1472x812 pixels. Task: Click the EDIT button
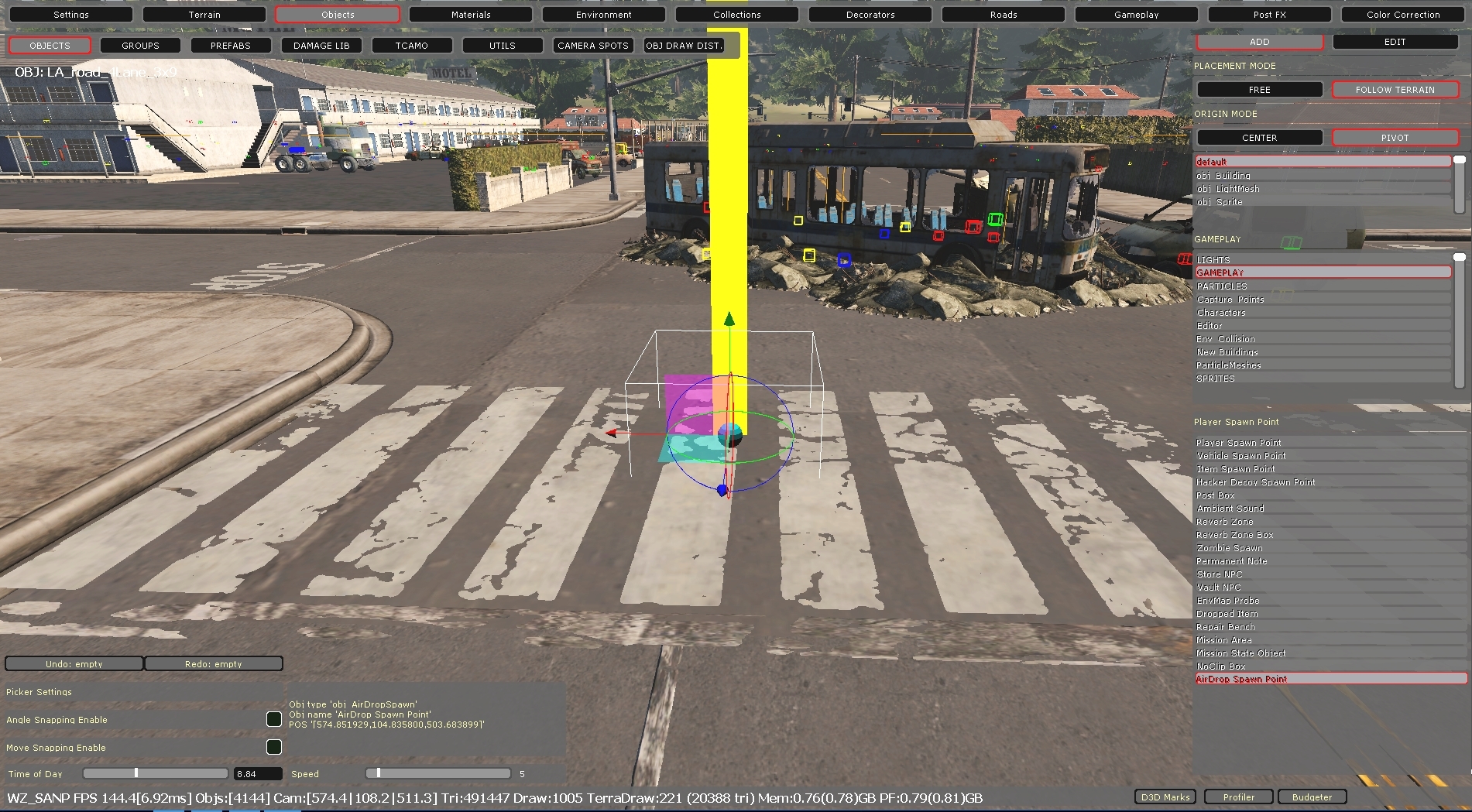click(x=1395, y=41)
